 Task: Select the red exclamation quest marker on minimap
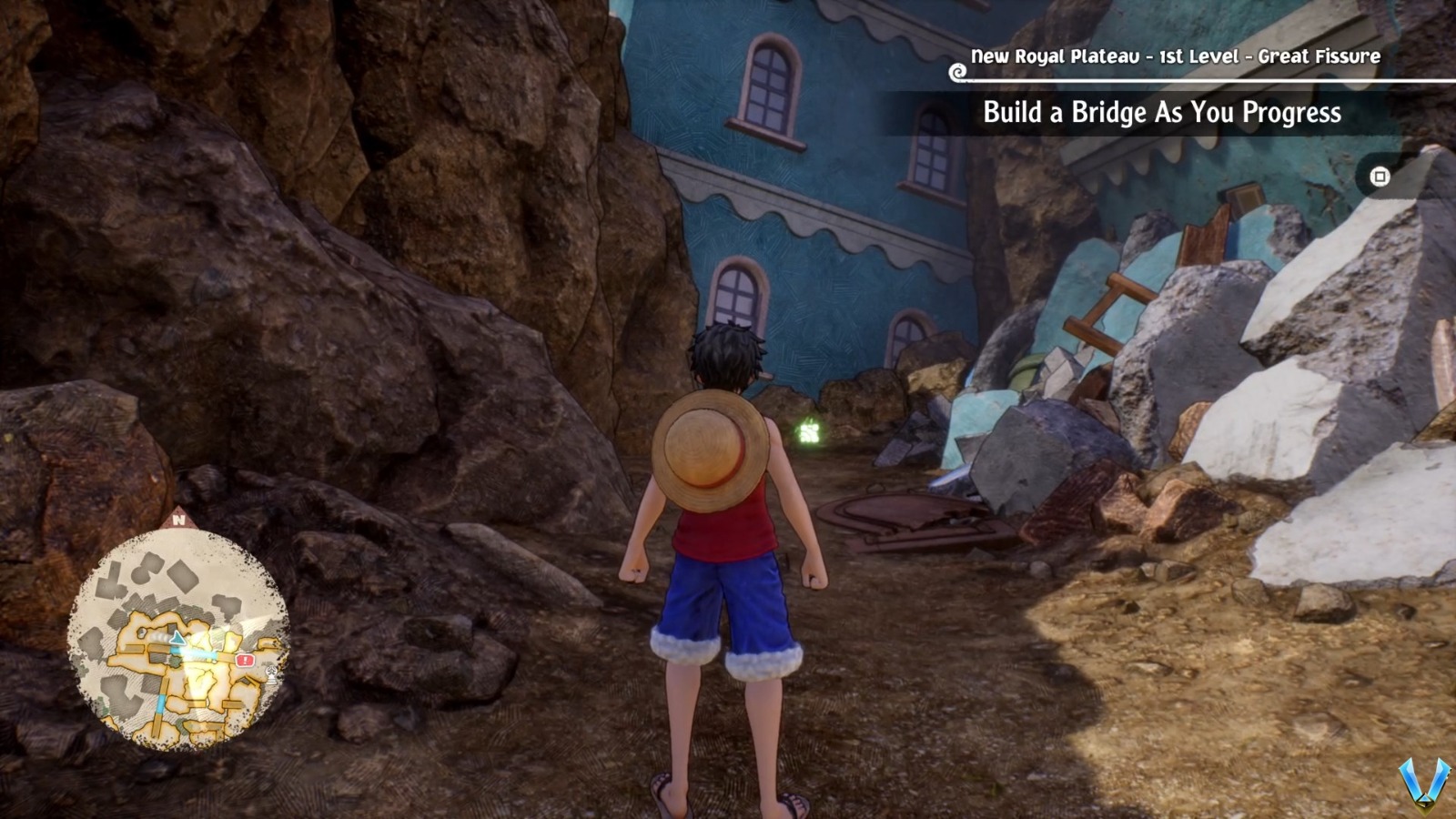(244, 660)
